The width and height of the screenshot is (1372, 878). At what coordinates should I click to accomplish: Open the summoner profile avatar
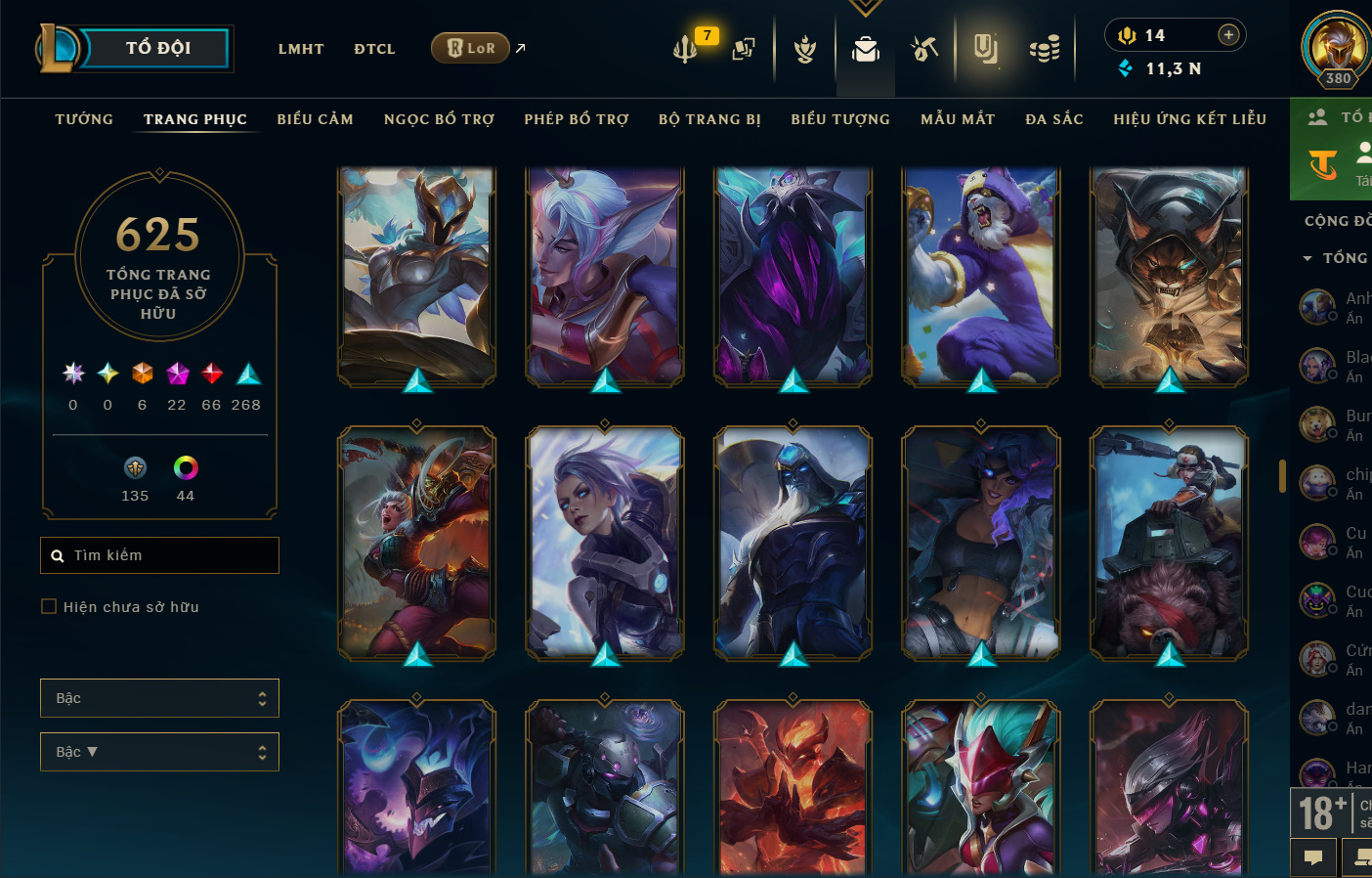pyautogui.click(x=1336, y=47)
